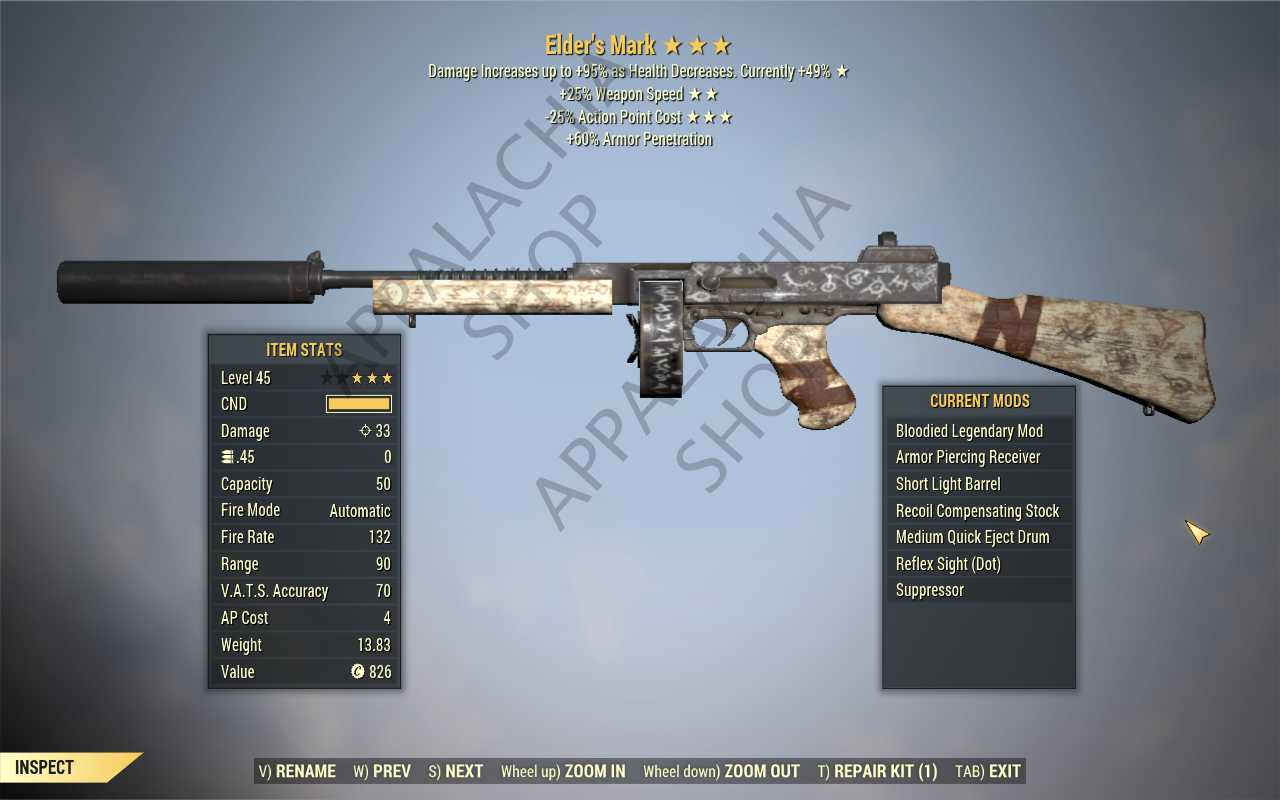1280x800 pixels.
Task: Click the CND condition bar
Action: 358,404
